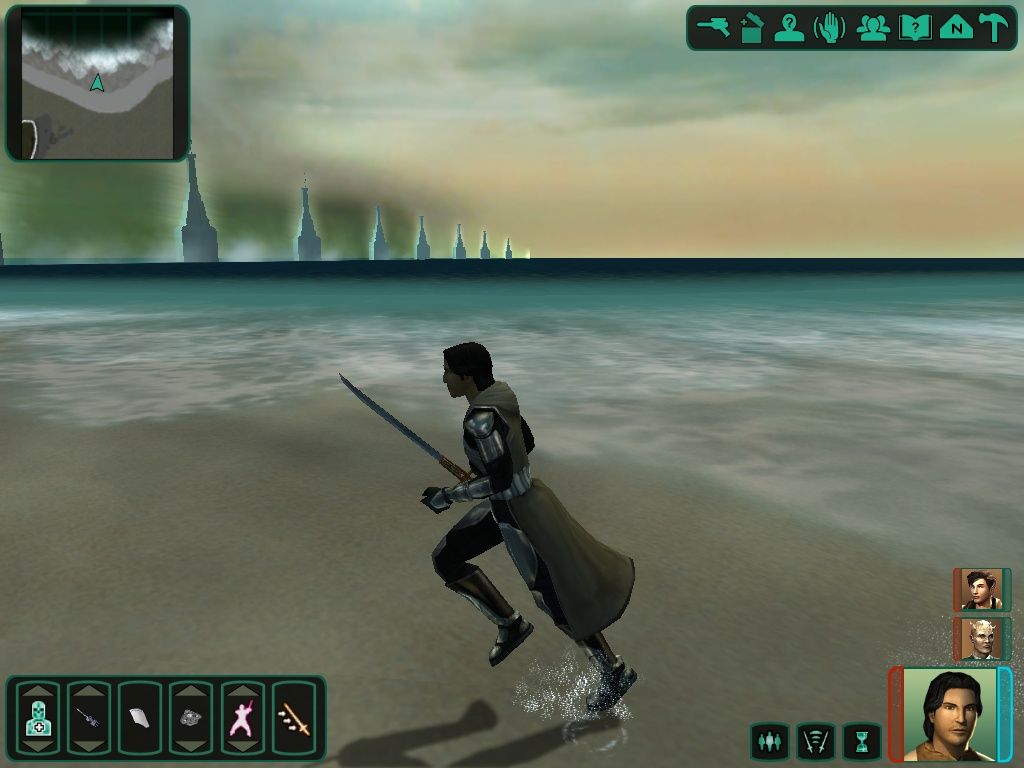Viewport: 1024px width, 768px height.
Task: Switch to the dark-haired companion portrait
Action: [x=981, y=590]
